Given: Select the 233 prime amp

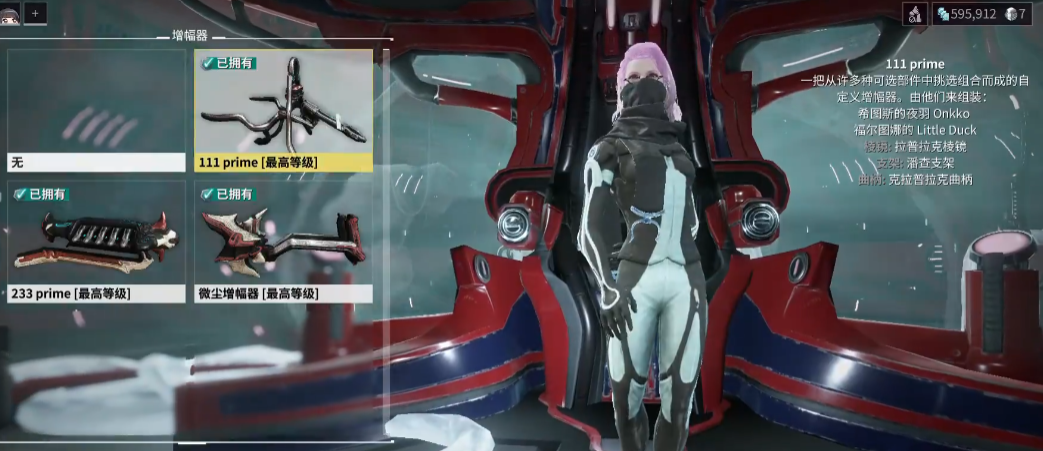Looking at the screenshot, I should pyautogui.click(x=97, y=242).
